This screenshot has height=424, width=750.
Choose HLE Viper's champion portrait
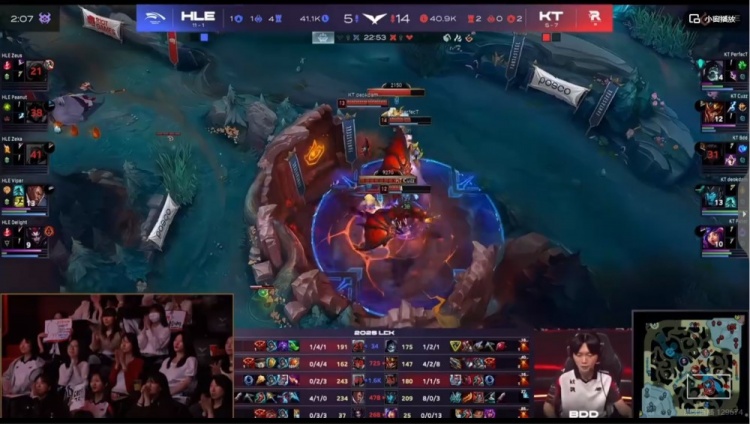pyautogui.click(x=36, y=194)
